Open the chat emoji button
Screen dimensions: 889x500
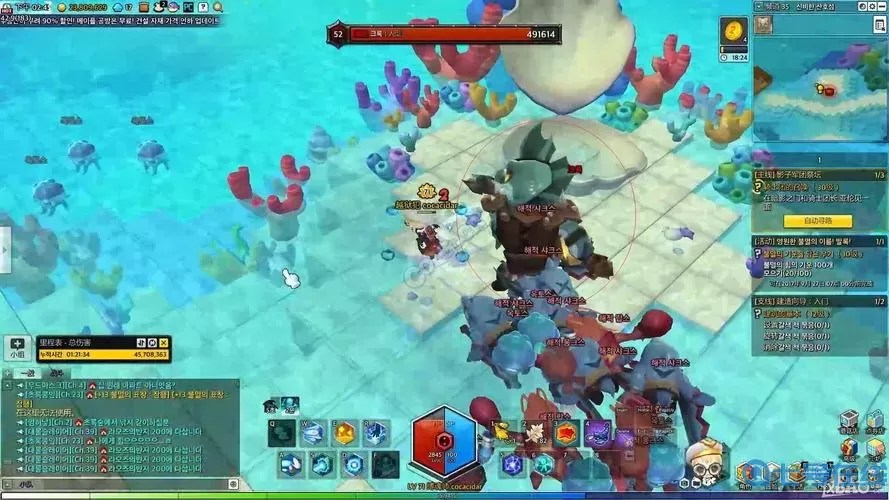[x=231, y=483]
